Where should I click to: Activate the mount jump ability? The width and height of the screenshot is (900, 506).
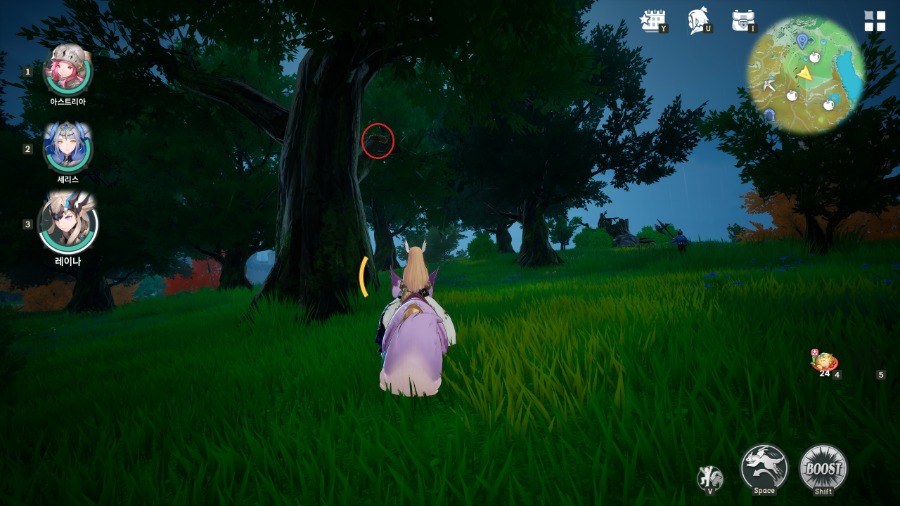(x=764, y=467)
